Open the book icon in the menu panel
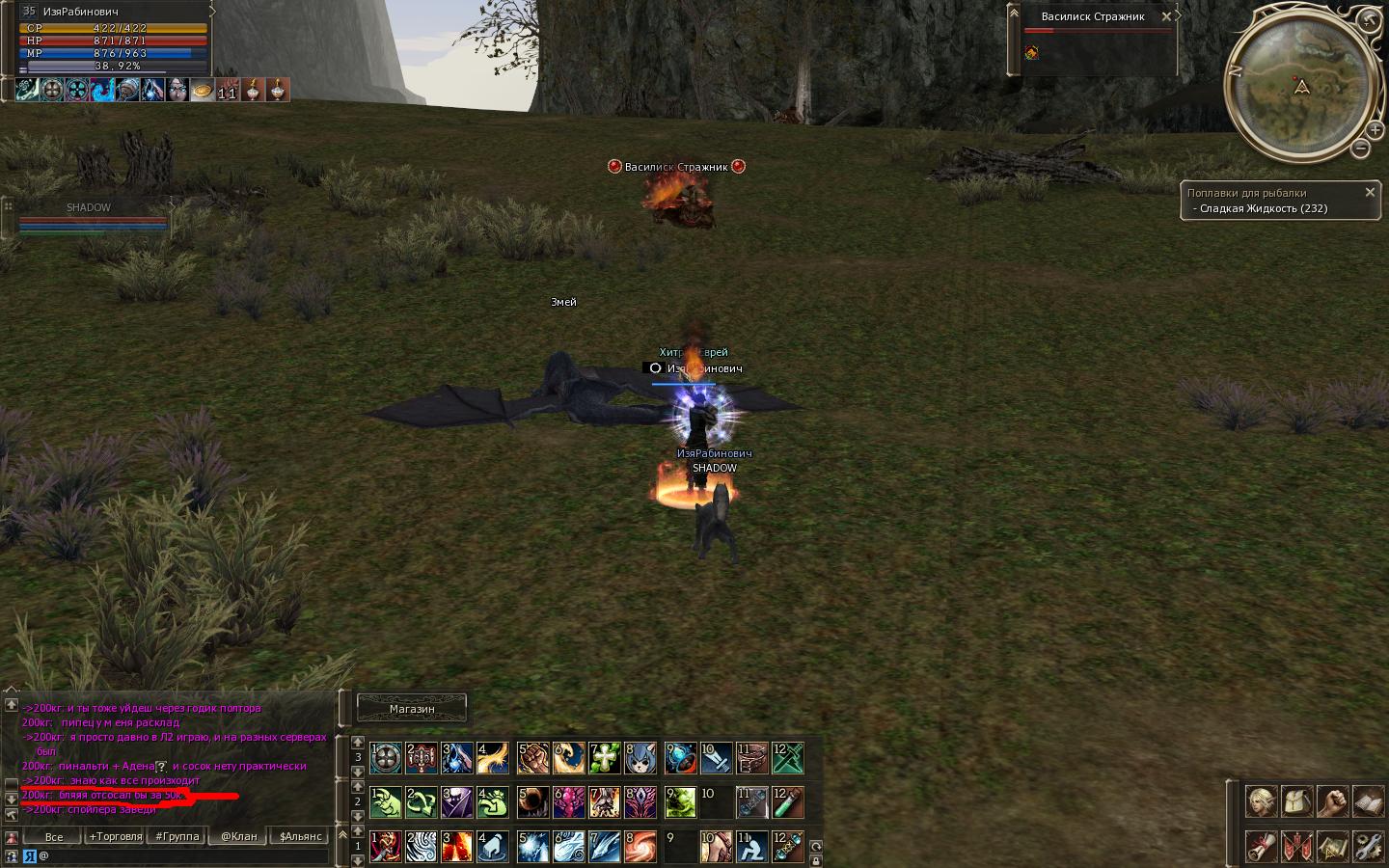This screenshot has height=868, width=1389. [x=1368, y=801]
